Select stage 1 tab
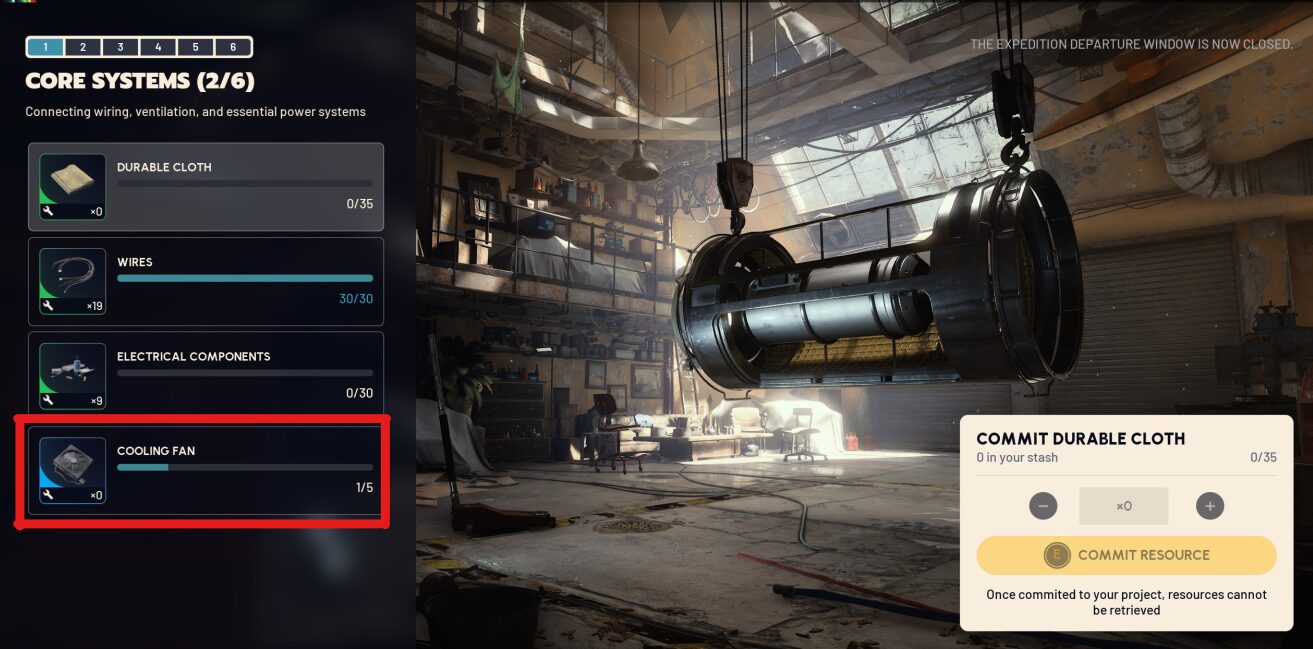The width and height of the screenshot is (1313, 649). pyautogui.click(x=45, y=47)
